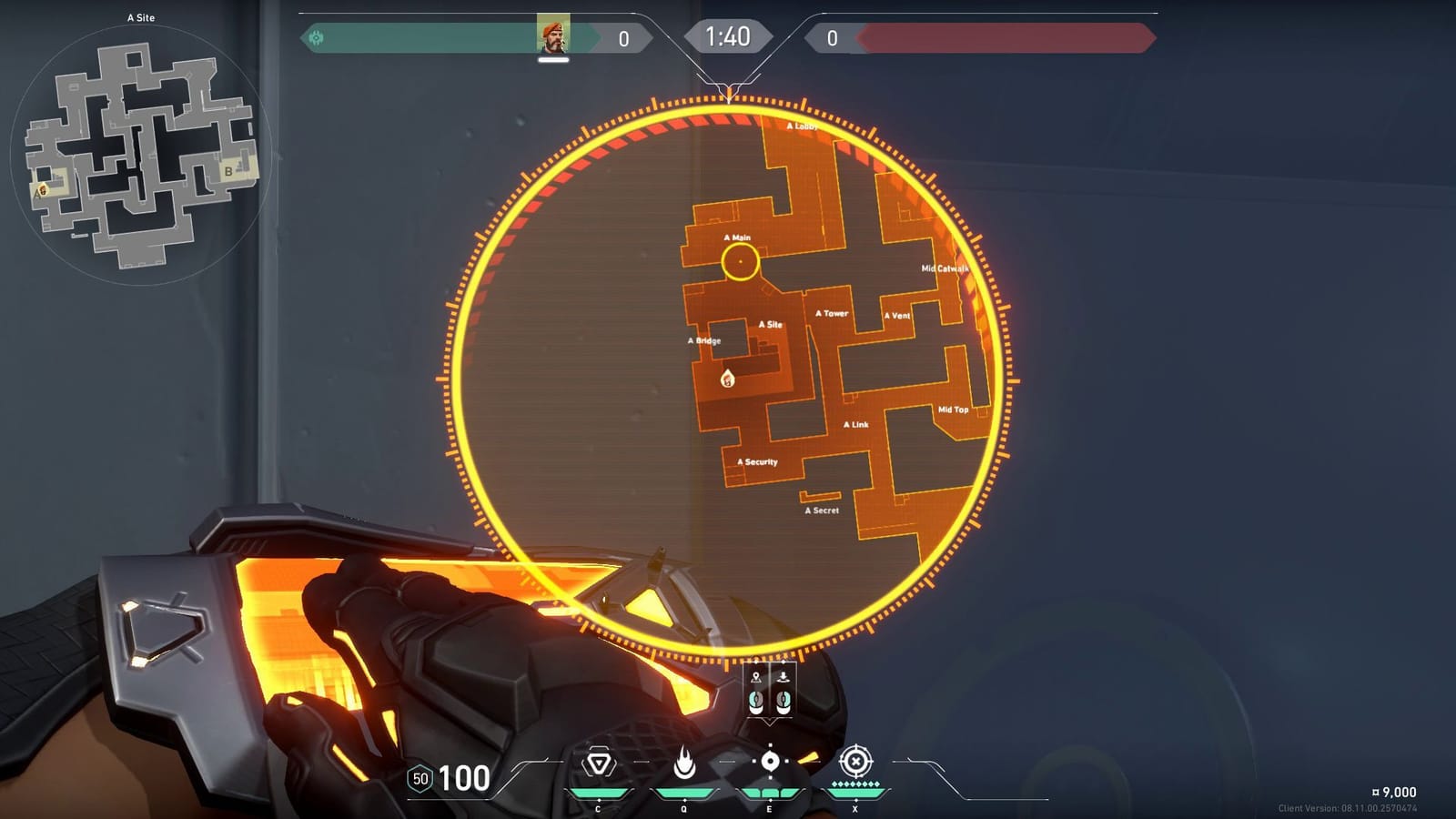Screen dimensions: 1456x819
Task: Select the Sky Smoke ability icon
Action: (x=769, y=763)
